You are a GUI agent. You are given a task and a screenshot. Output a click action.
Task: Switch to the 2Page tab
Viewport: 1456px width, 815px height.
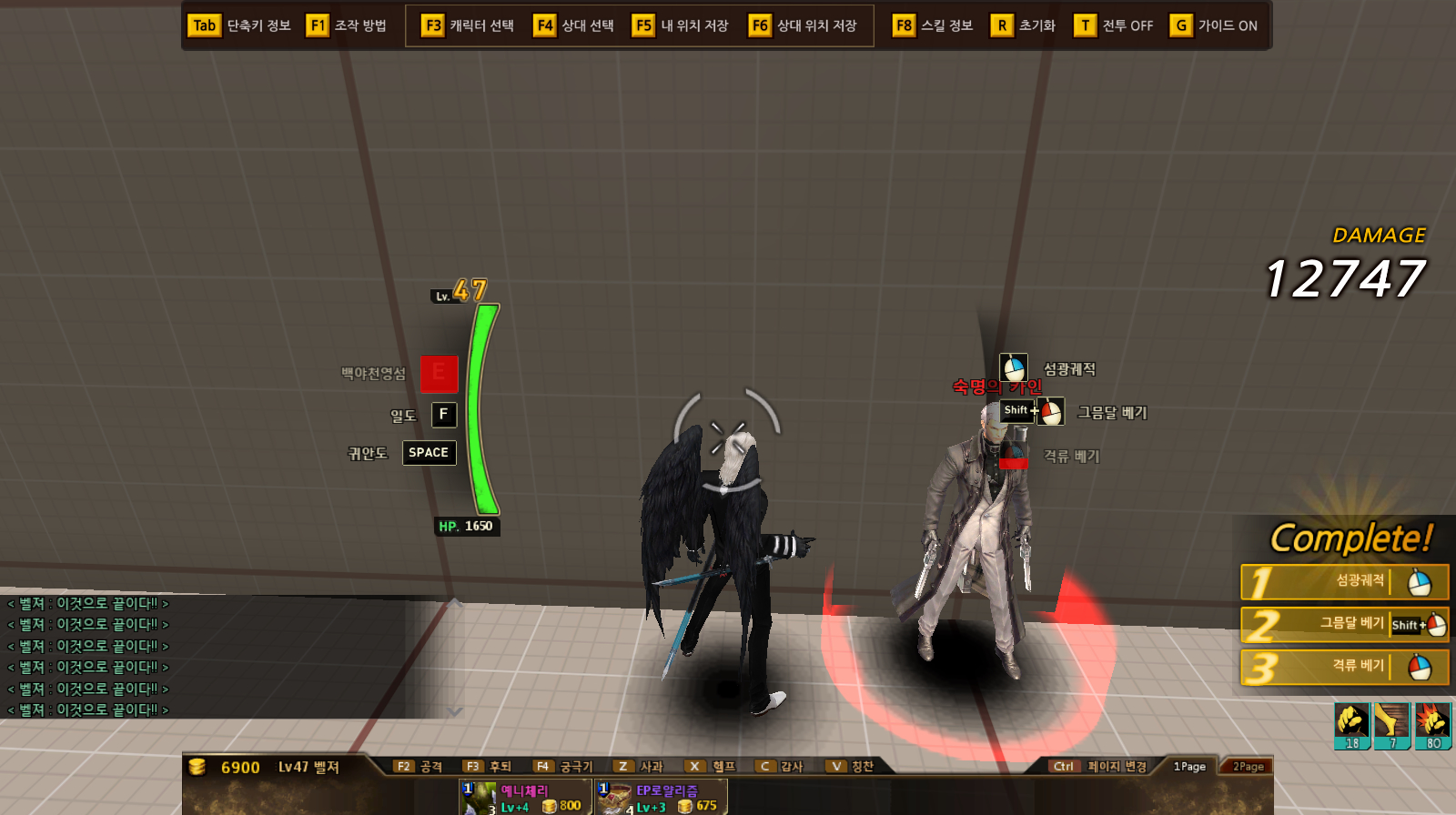(x=1248, y=767)
